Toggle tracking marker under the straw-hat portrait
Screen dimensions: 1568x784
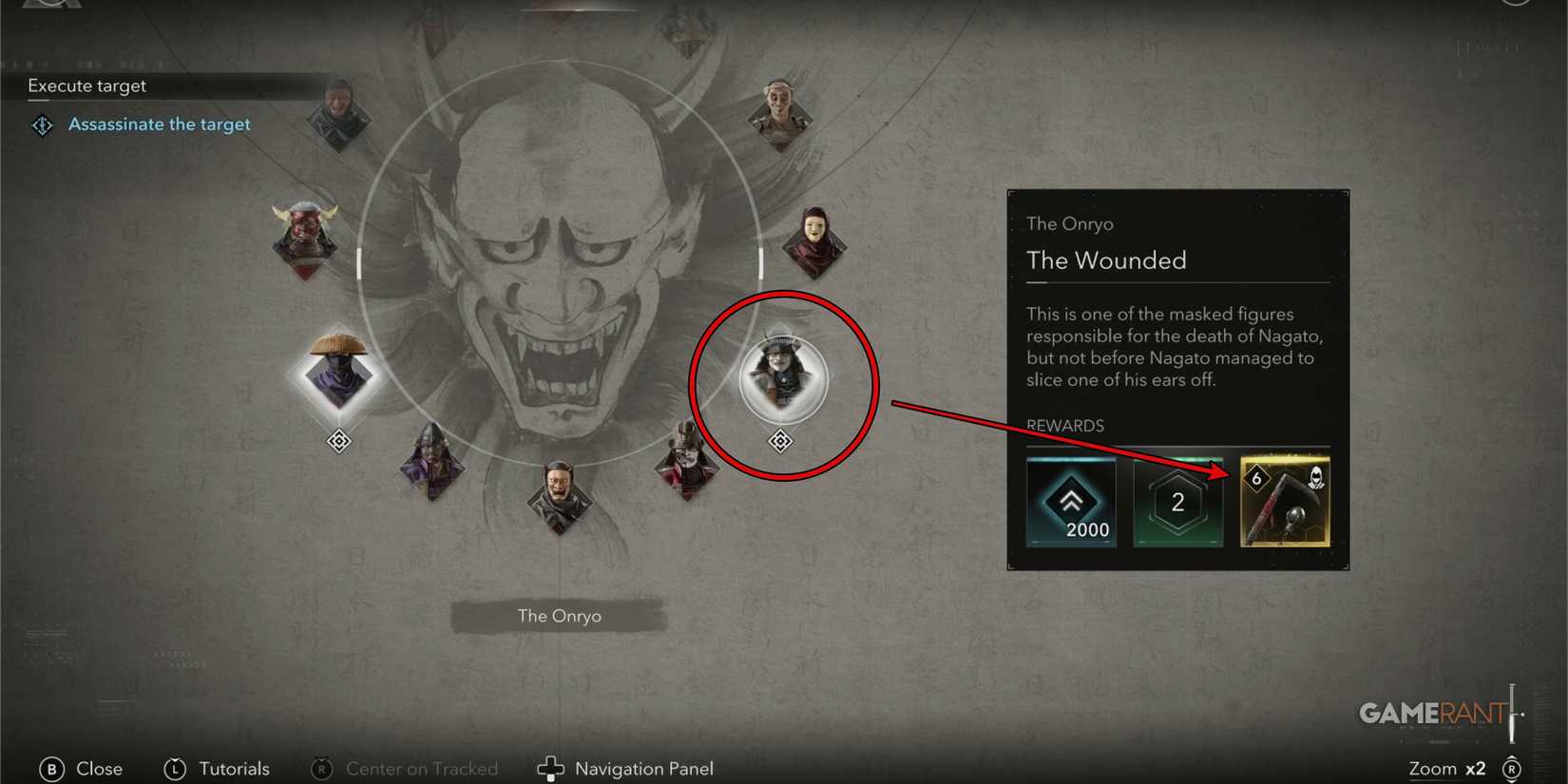click(339, 440)
